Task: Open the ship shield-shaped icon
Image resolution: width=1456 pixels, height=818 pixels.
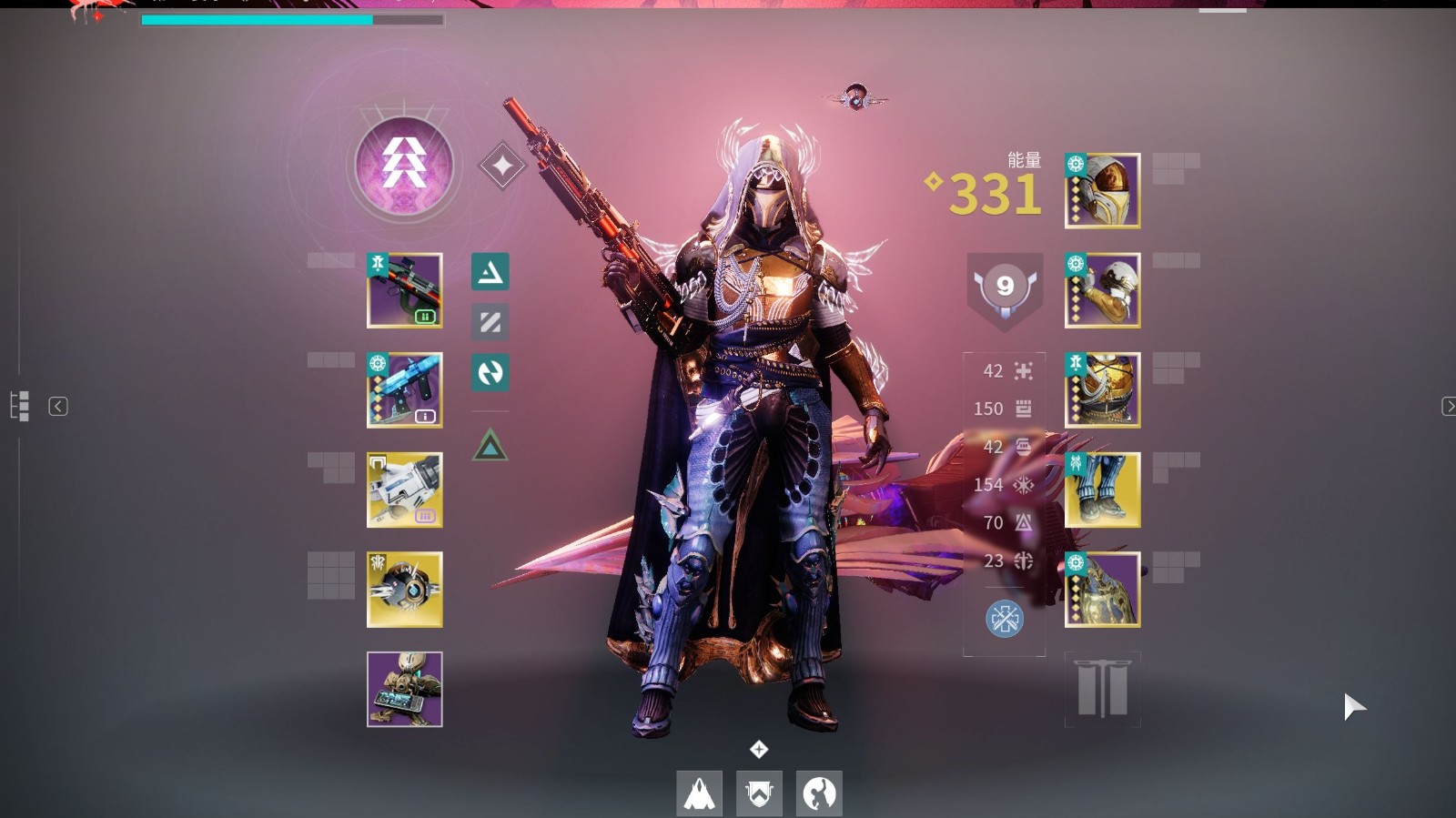Action: [759, 793]
